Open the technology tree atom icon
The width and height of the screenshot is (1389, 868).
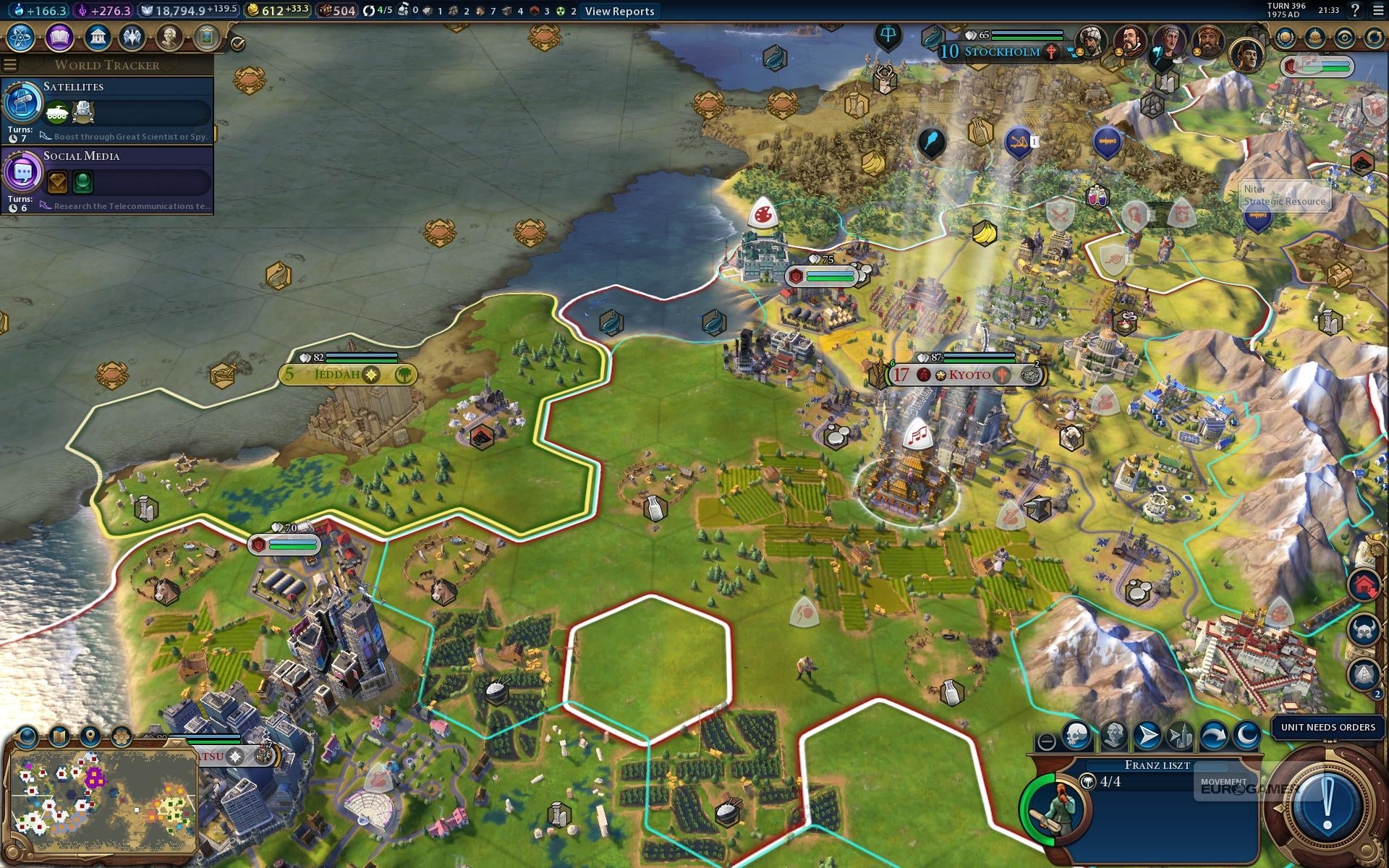(21, 37)
